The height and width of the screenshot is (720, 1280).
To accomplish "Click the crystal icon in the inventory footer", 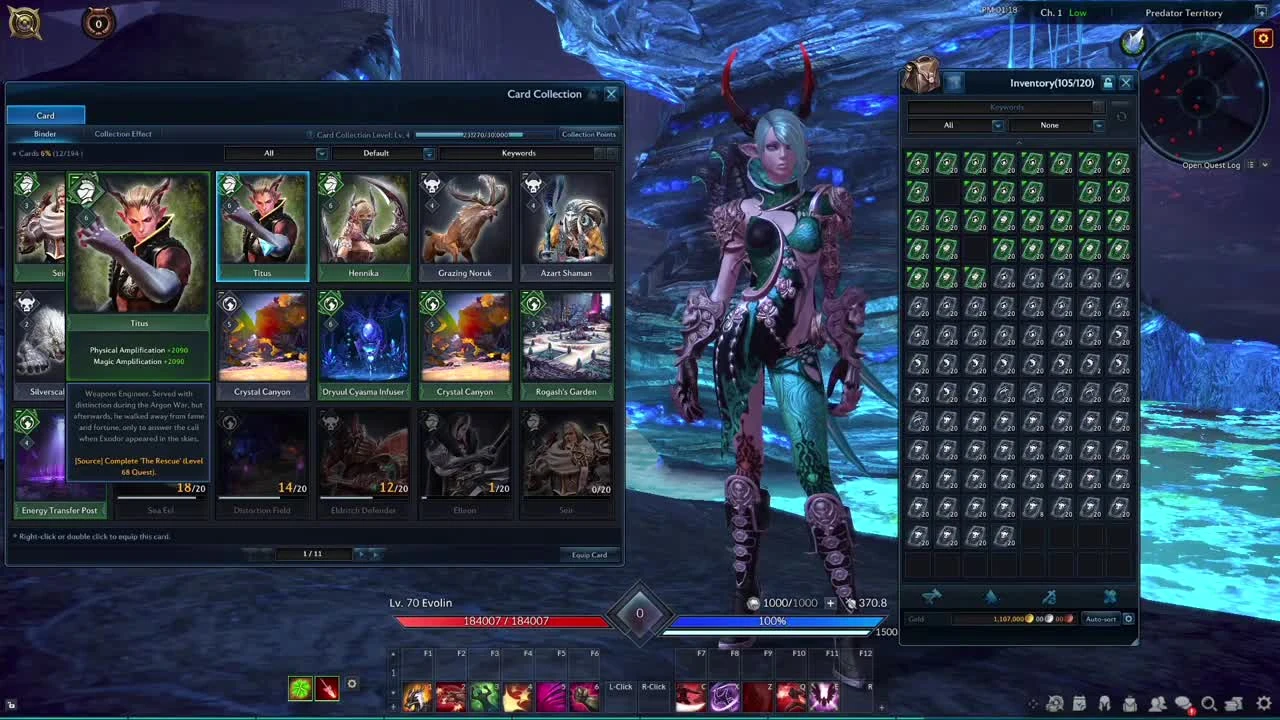I will click(x=990, y=596).
